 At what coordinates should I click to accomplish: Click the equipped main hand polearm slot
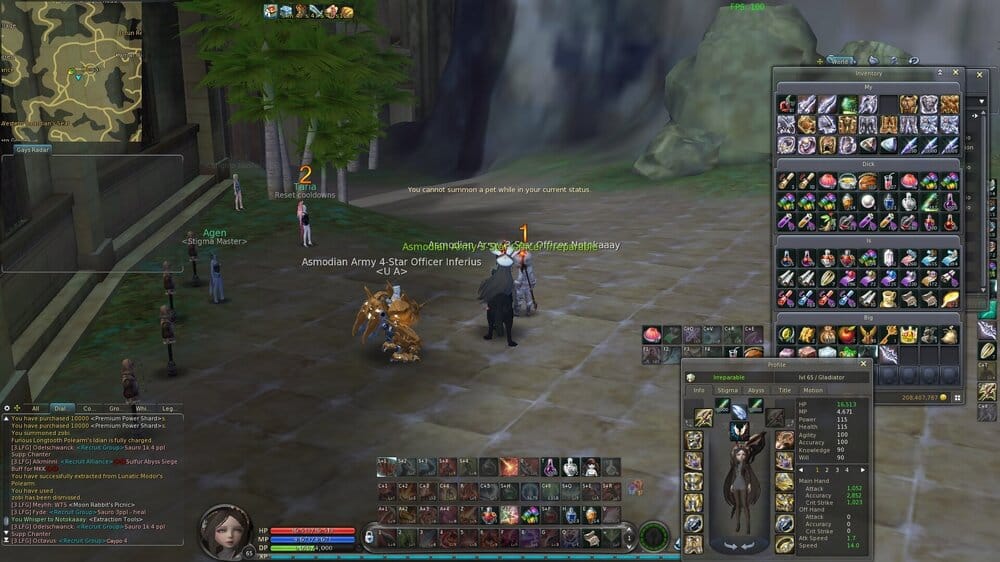click(704, 415)
